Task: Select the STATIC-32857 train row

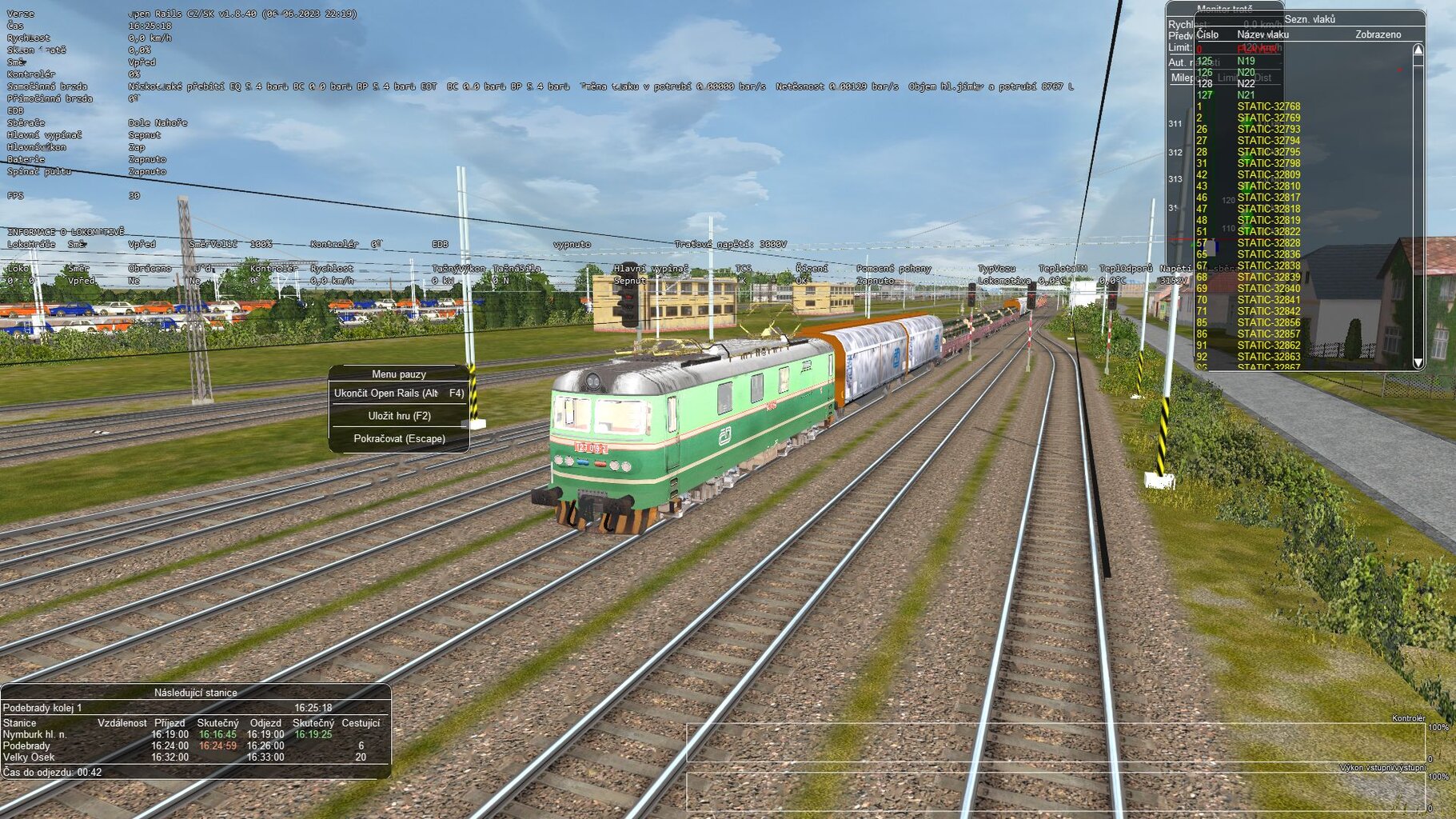Action: point(1268,334)
